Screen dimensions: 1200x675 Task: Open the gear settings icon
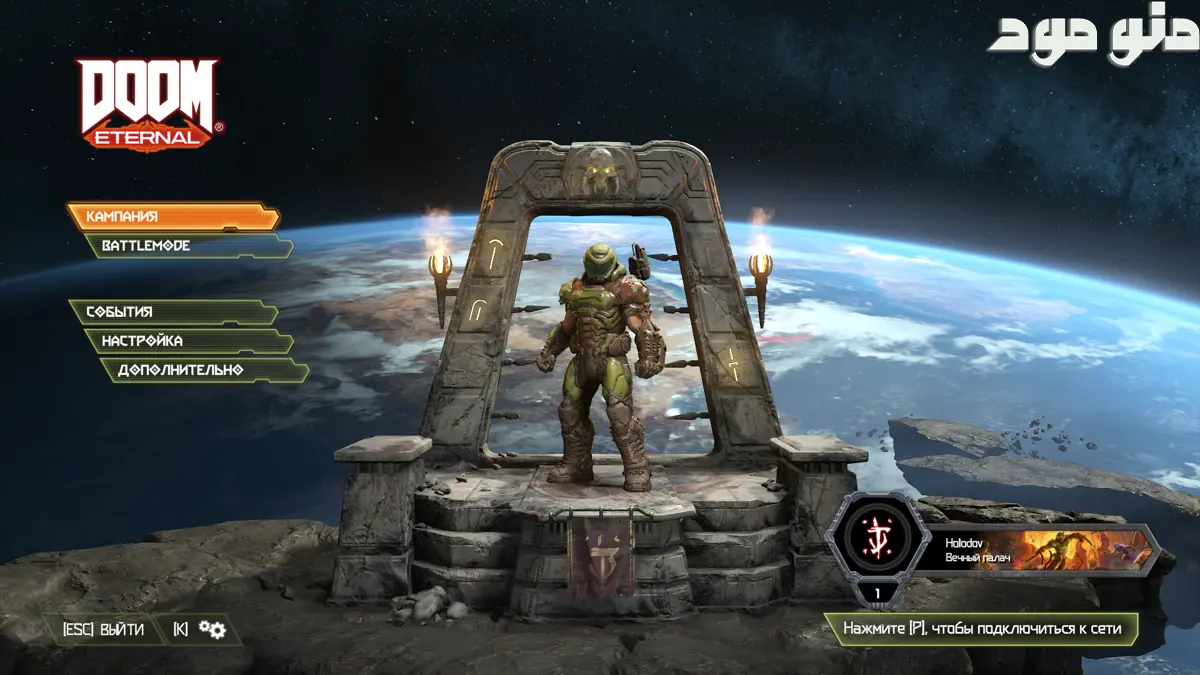click(211, 629)
